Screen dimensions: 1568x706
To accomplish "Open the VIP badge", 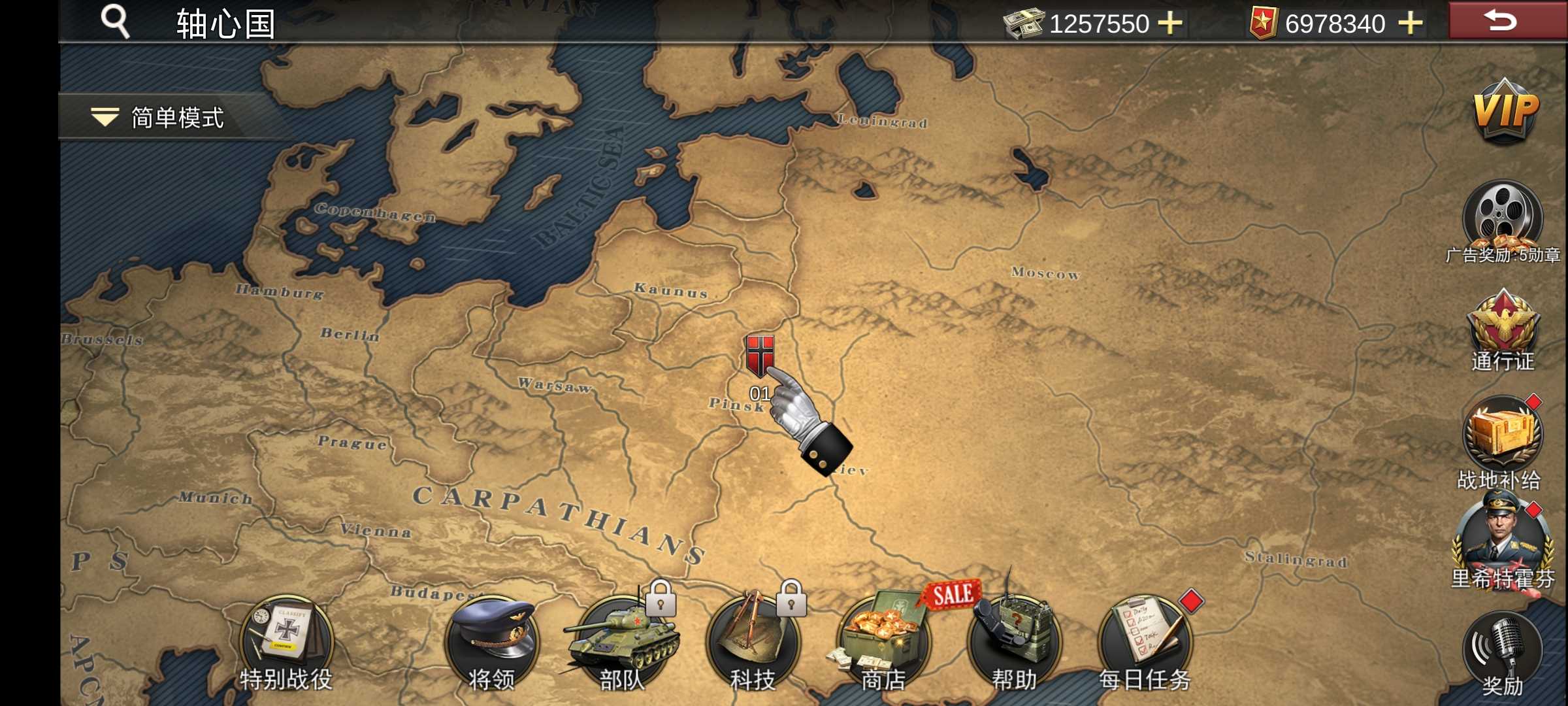I will click(x=1505, y=112).
